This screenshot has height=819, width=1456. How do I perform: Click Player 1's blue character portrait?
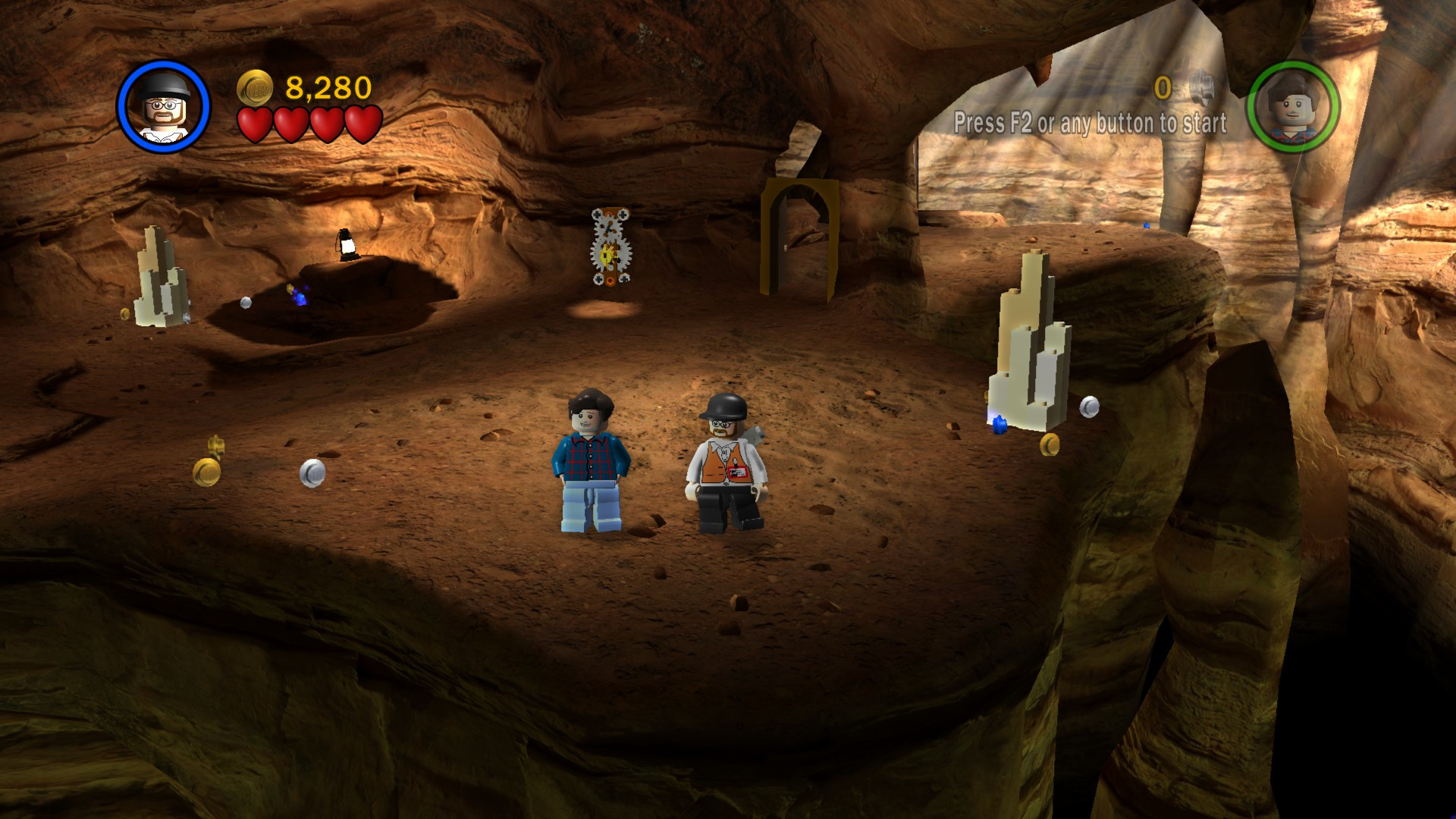(162, 106)
